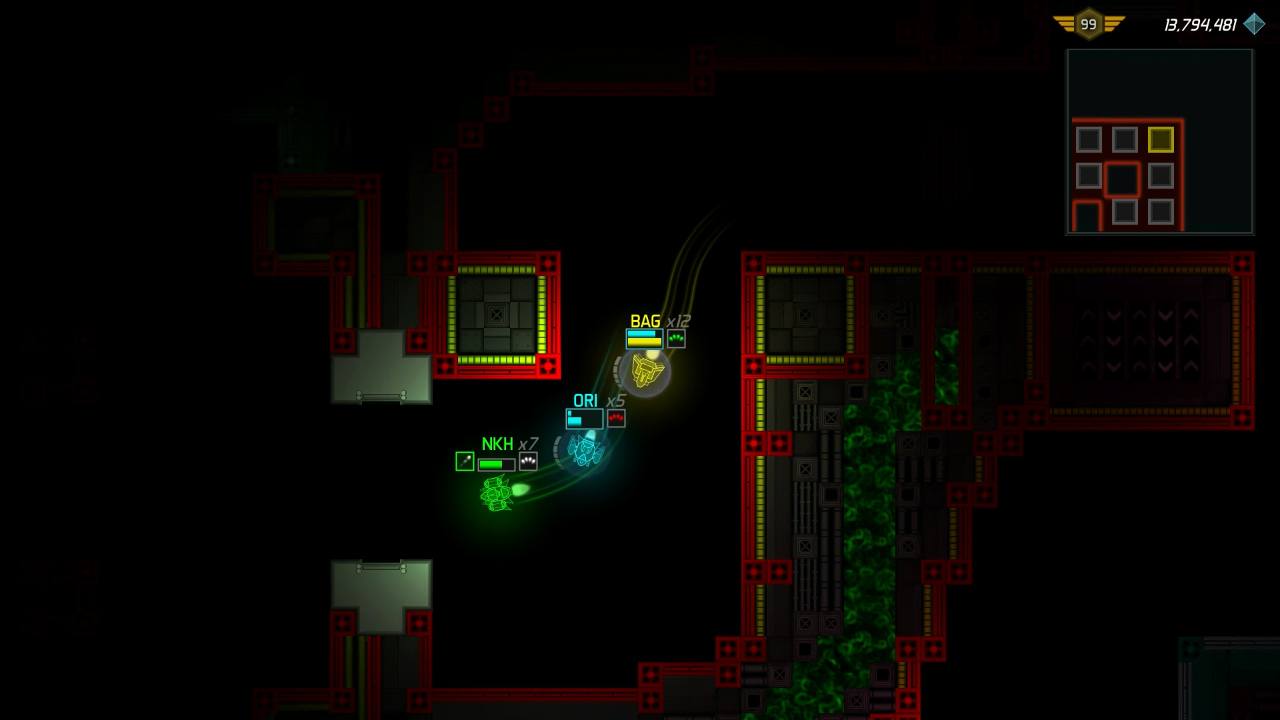Click BAG's stacked cyan-yellow health bars
The width and height of the screenshot is (1280, 720).
point(643,338)
